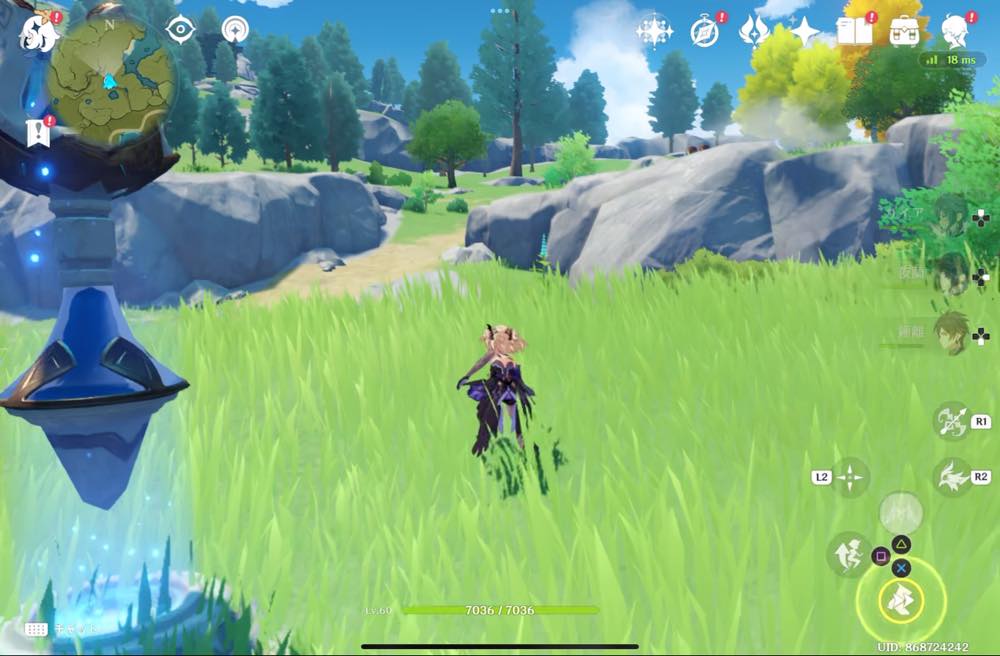Trigger the elemental burst button
This screenshot has height=656, width=1000.
point(900,512)
